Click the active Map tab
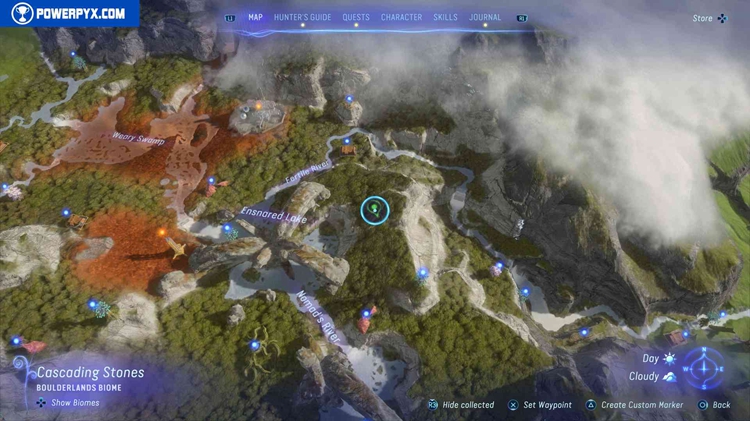The image size is (750, 421). pos(255,17)
